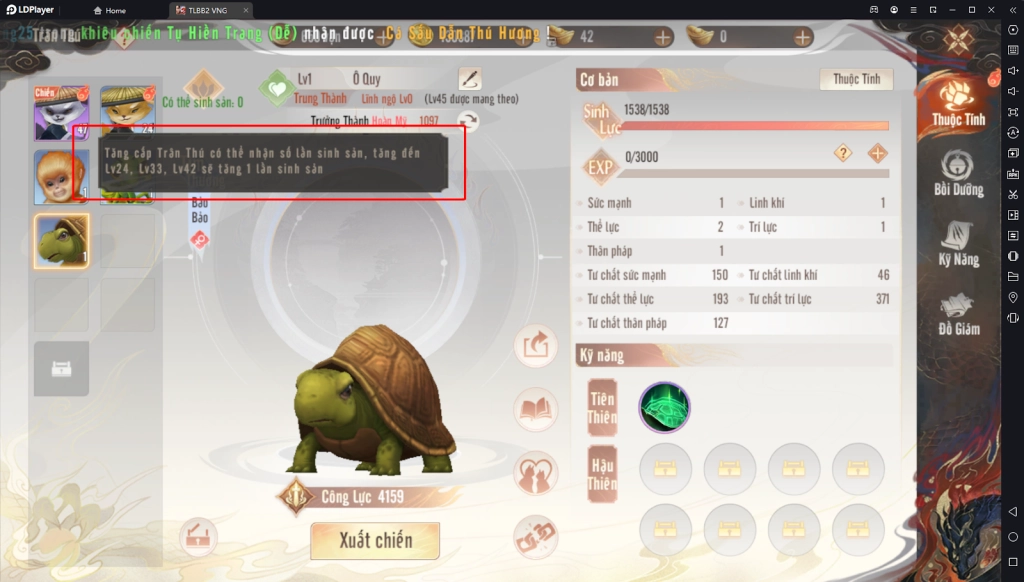The image size is (1024, 582).
Task: Add currency with the plus beside 42
Action: point(662,37)
